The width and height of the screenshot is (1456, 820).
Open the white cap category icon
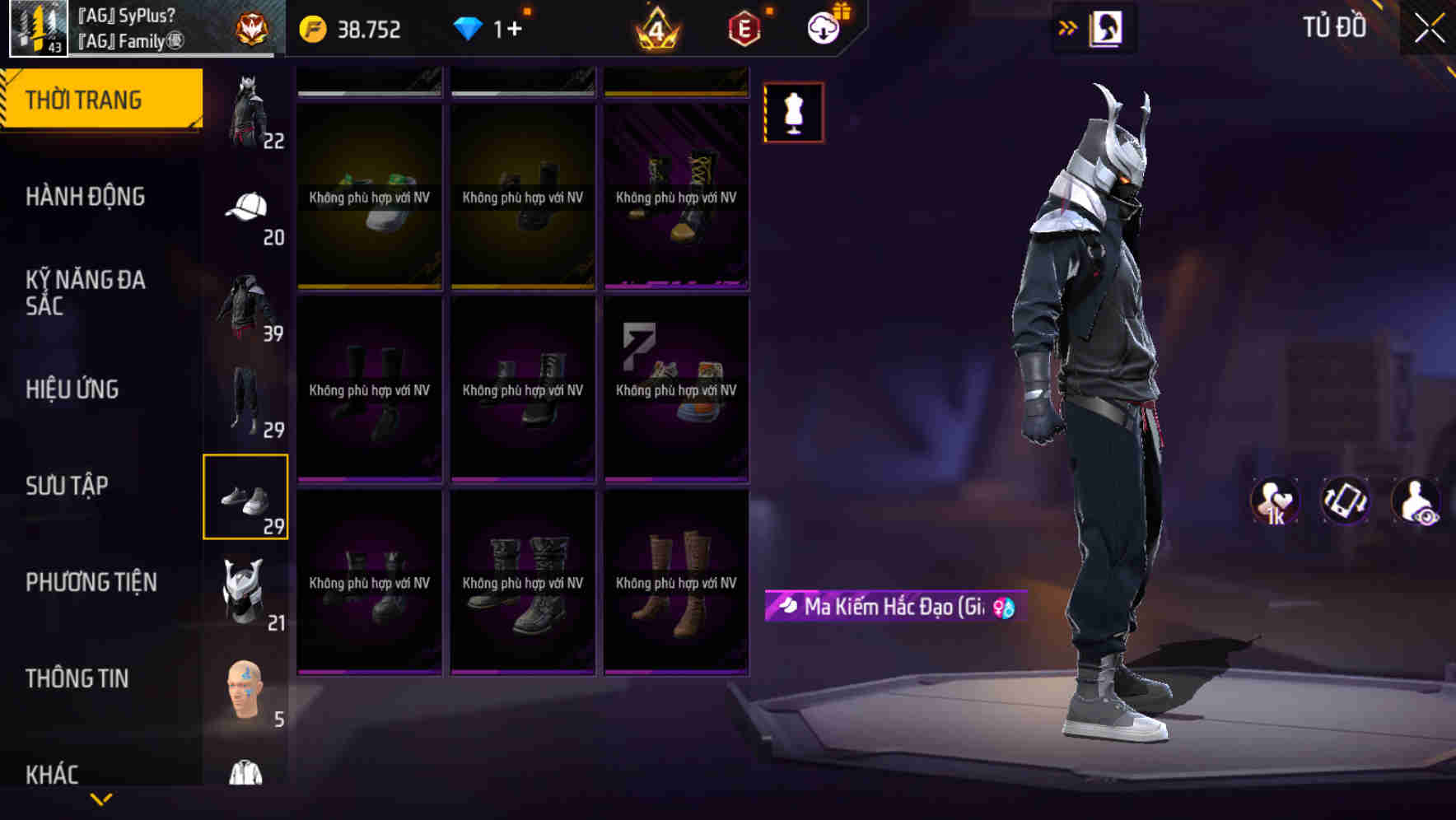click(246, 207)
